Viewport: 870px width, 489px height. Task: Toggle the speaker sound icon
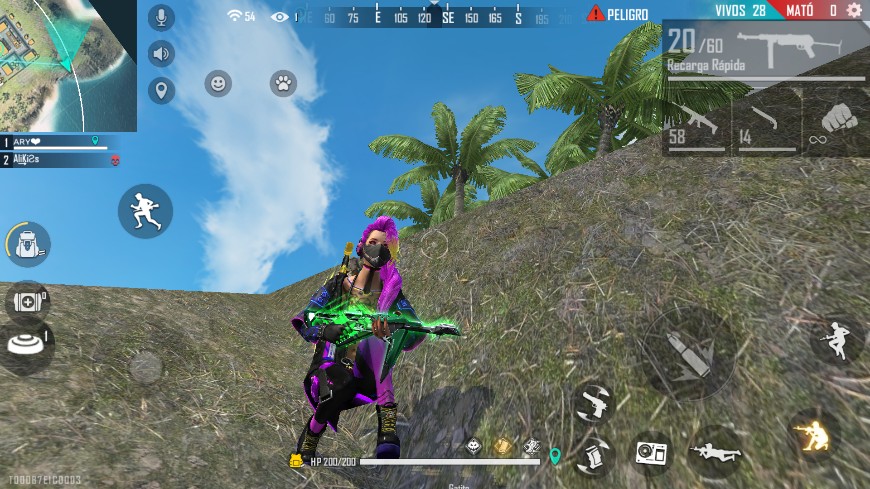coord(161,54)
